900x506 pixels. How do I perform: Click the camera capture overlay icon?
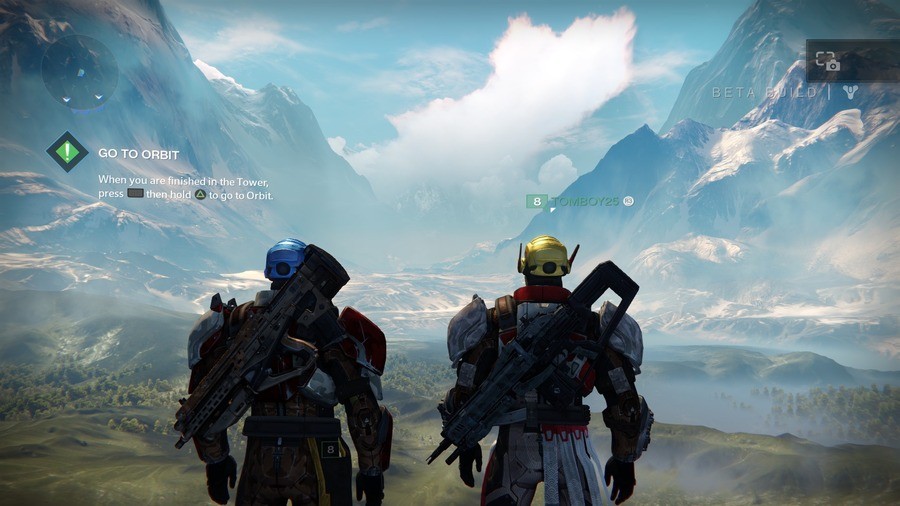pos(827,61)
